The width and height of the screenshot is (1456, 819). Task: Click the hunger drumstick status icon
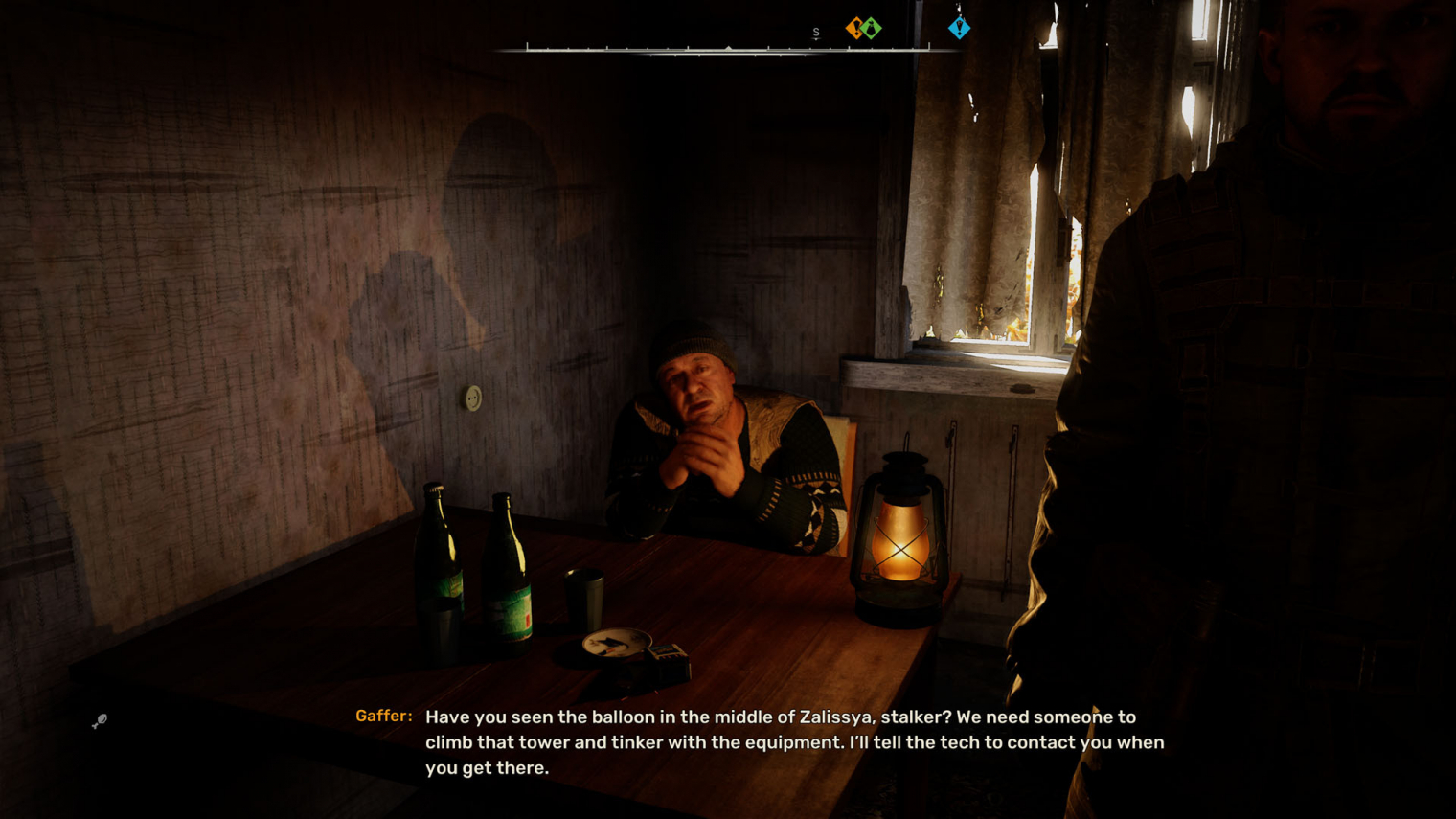pyautogui.click(x=100, y=721)
